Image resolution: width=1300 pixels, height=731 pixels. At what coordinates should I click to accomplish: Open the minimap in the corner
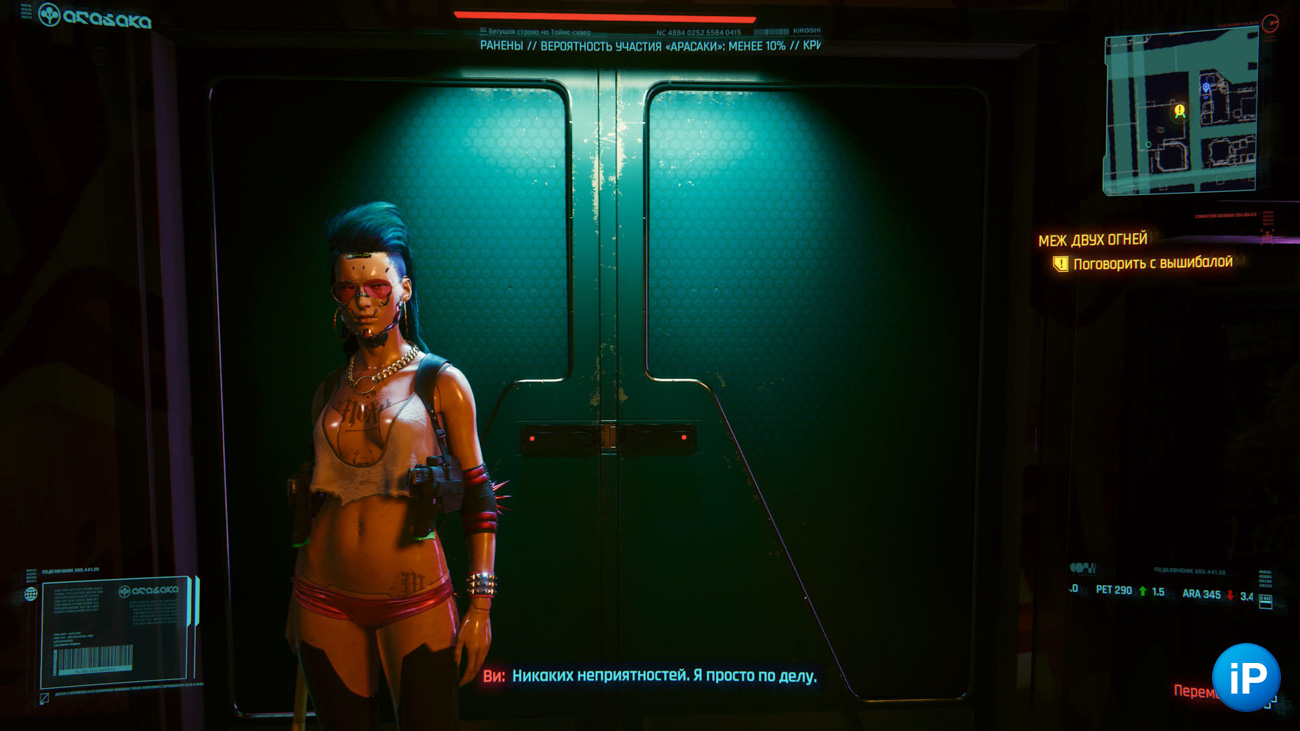pos(1180,110)
